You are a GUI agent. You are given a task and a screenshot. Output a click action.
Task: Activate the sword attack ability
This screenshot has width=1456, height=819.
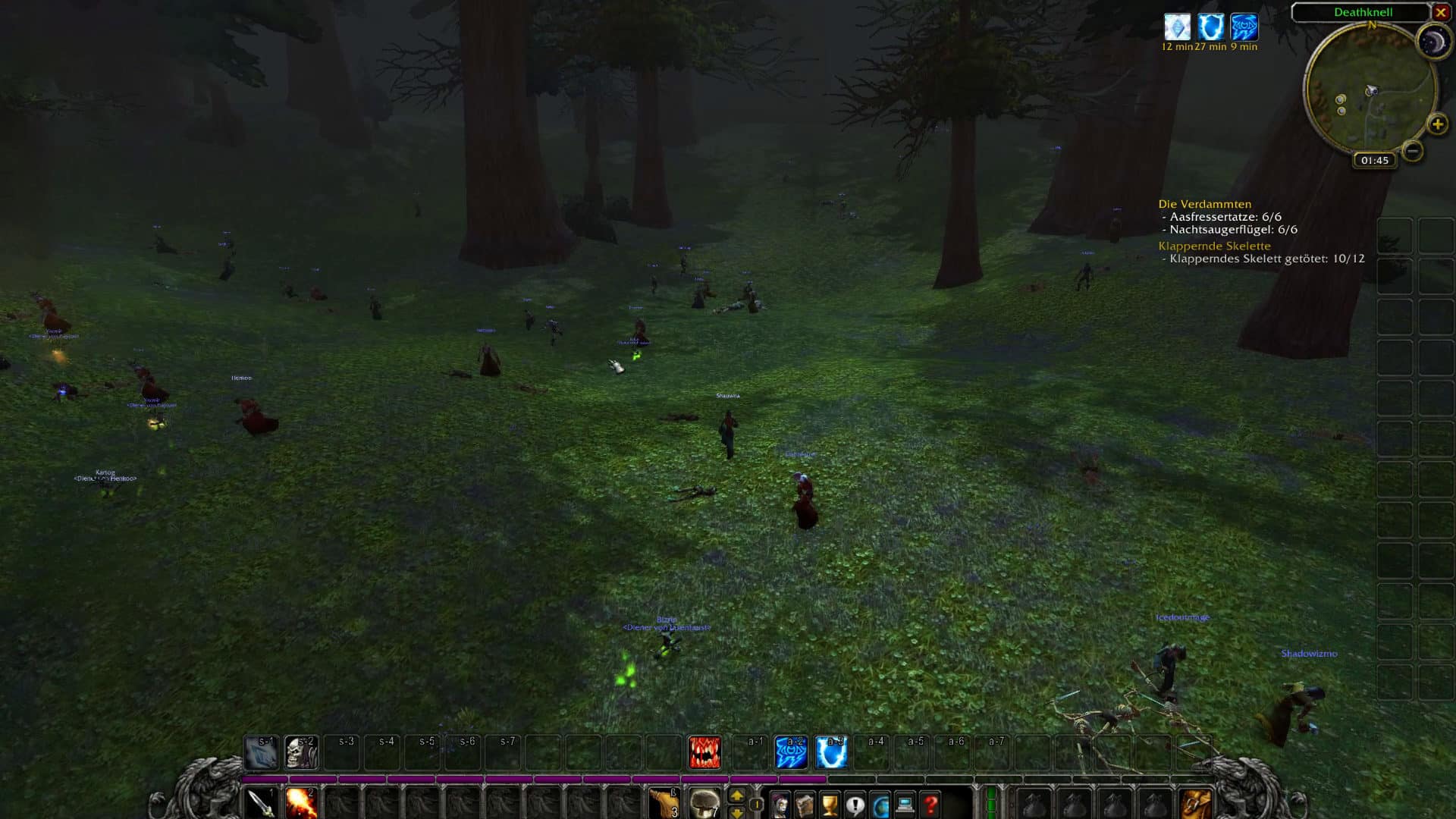262,804
